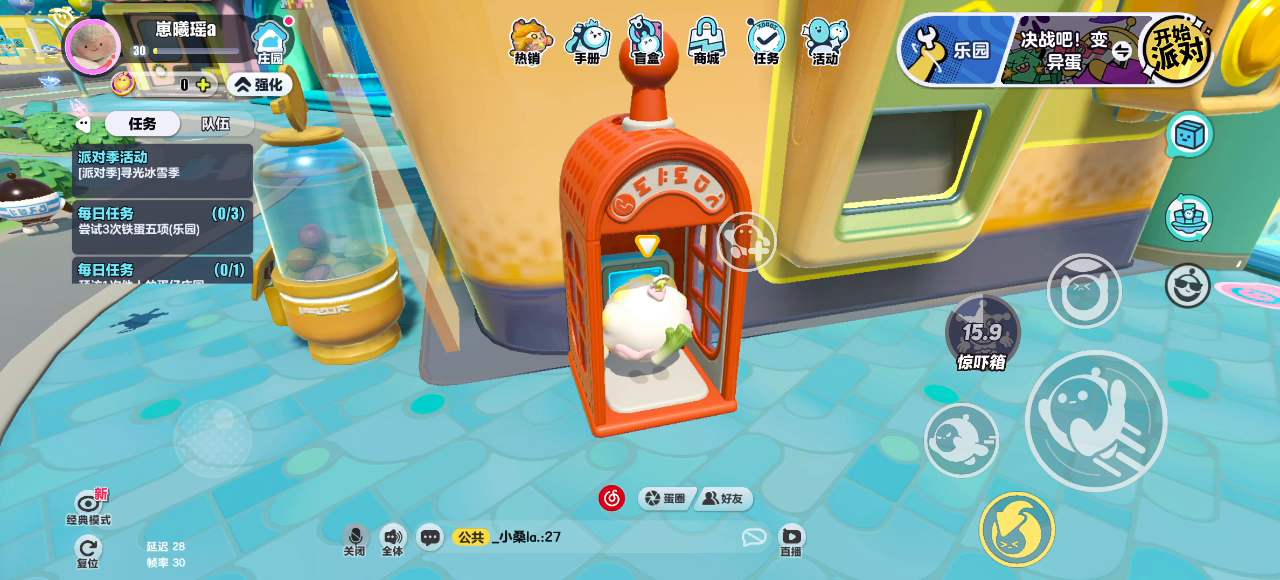Tap the 复位 reset position button
This screenshot has height=580, width=1280.
click(88, 551)
